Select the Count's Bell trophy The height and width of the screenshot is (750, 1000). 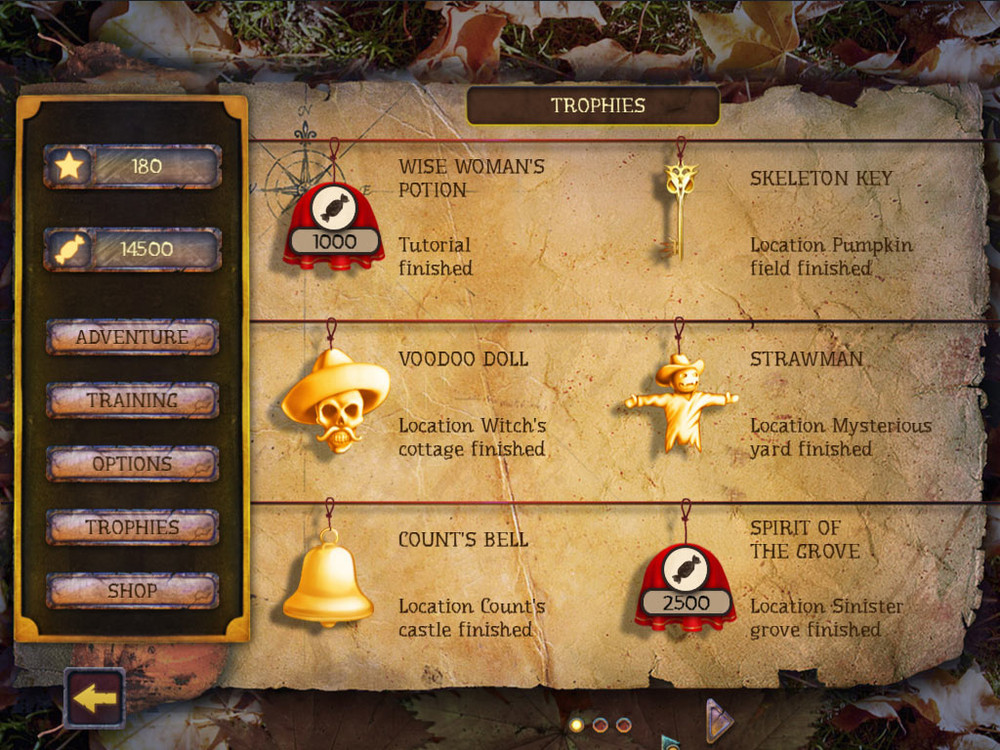tap(327, 580)
